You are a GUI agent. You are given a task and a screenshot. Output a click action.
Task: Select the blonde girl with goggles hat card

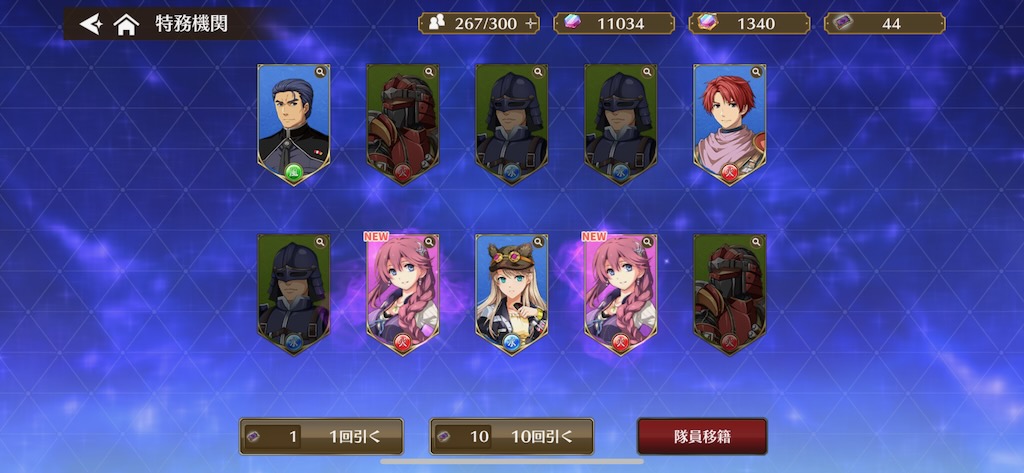511,292
